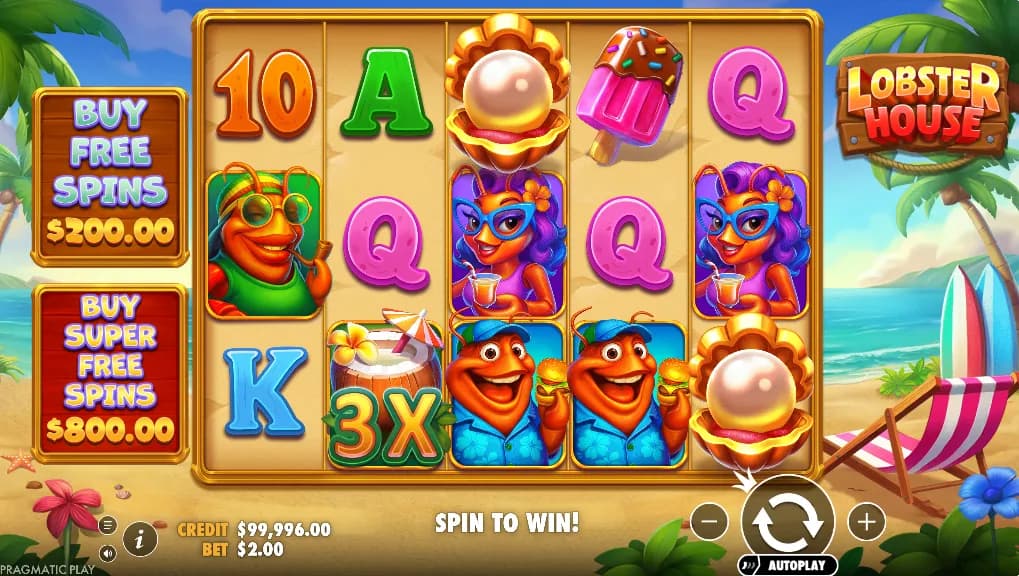This screenshot has height=576, width=1019.
Task: Decrease the bet with the minus button
Action: click(708, 521)
